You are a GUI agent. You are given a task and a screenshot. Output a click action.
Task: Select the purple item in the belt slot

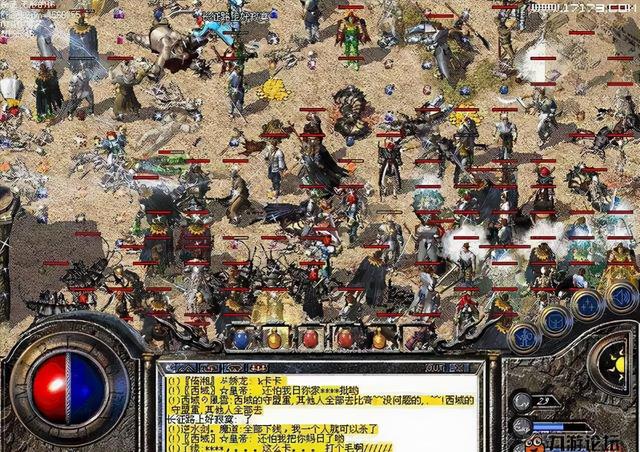coord(345,339)
